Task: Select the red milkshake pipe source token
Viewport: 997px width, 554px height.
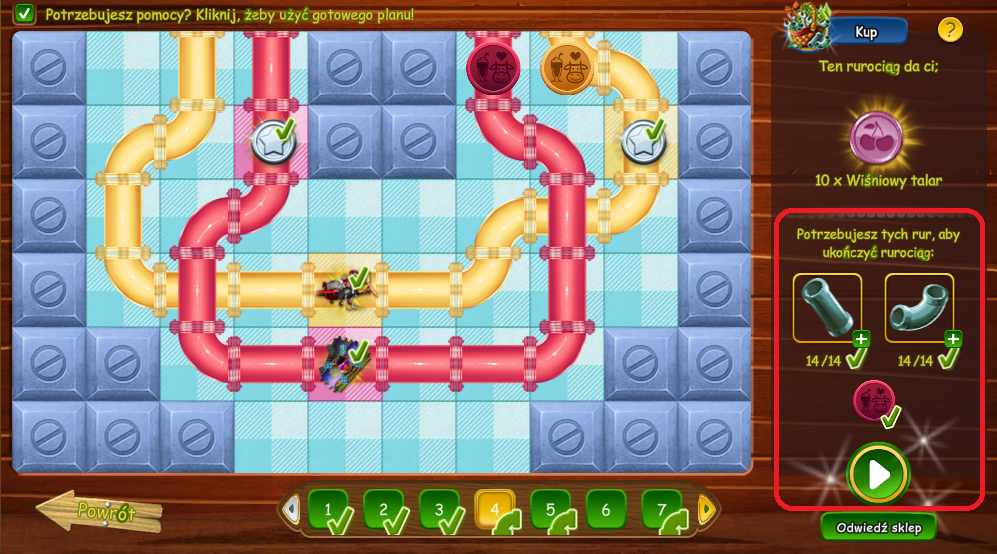Action: [x=493, y=67]
